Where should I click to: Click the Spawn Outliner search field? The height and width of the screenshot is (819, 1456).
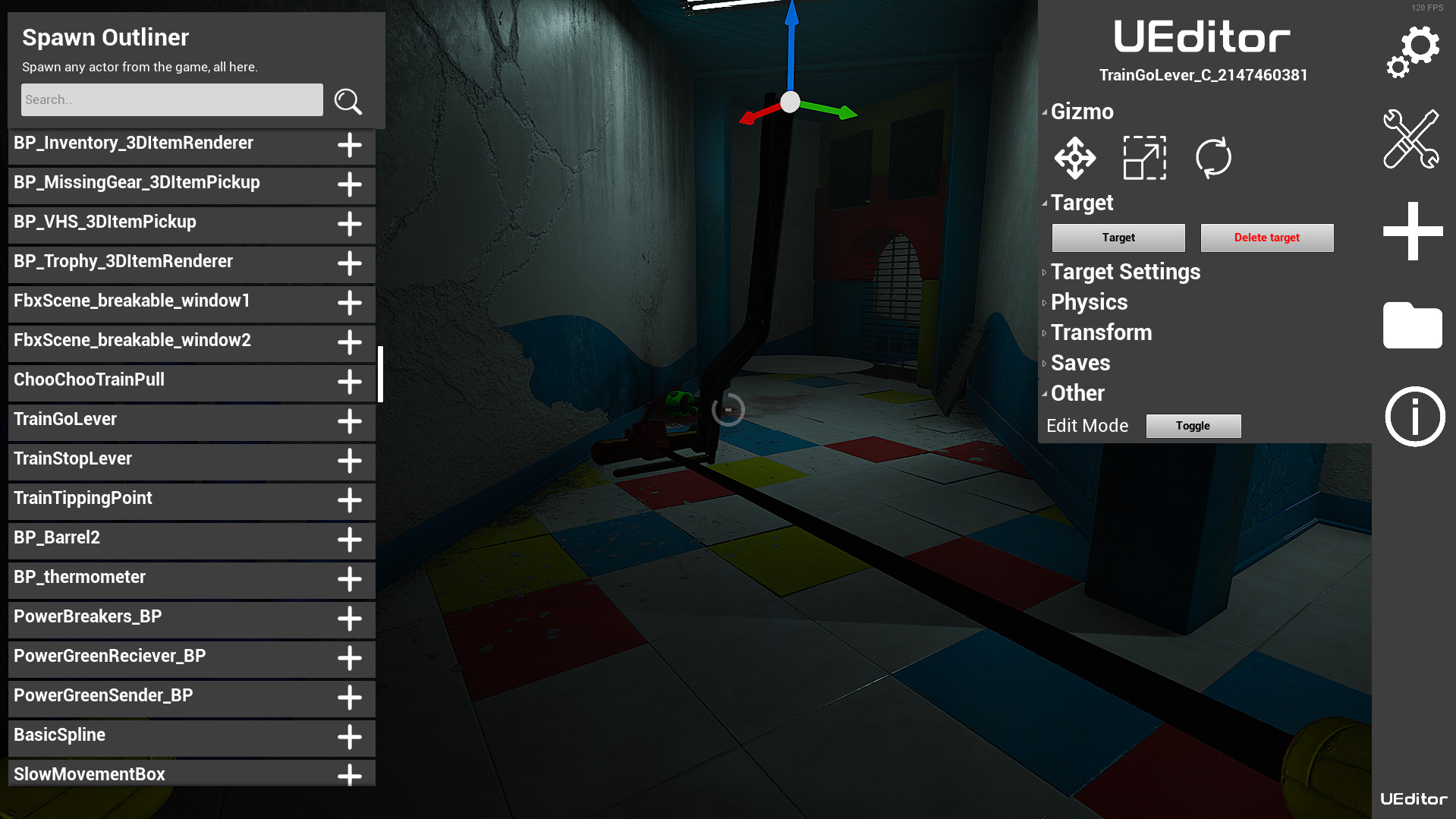pos(171,99)
